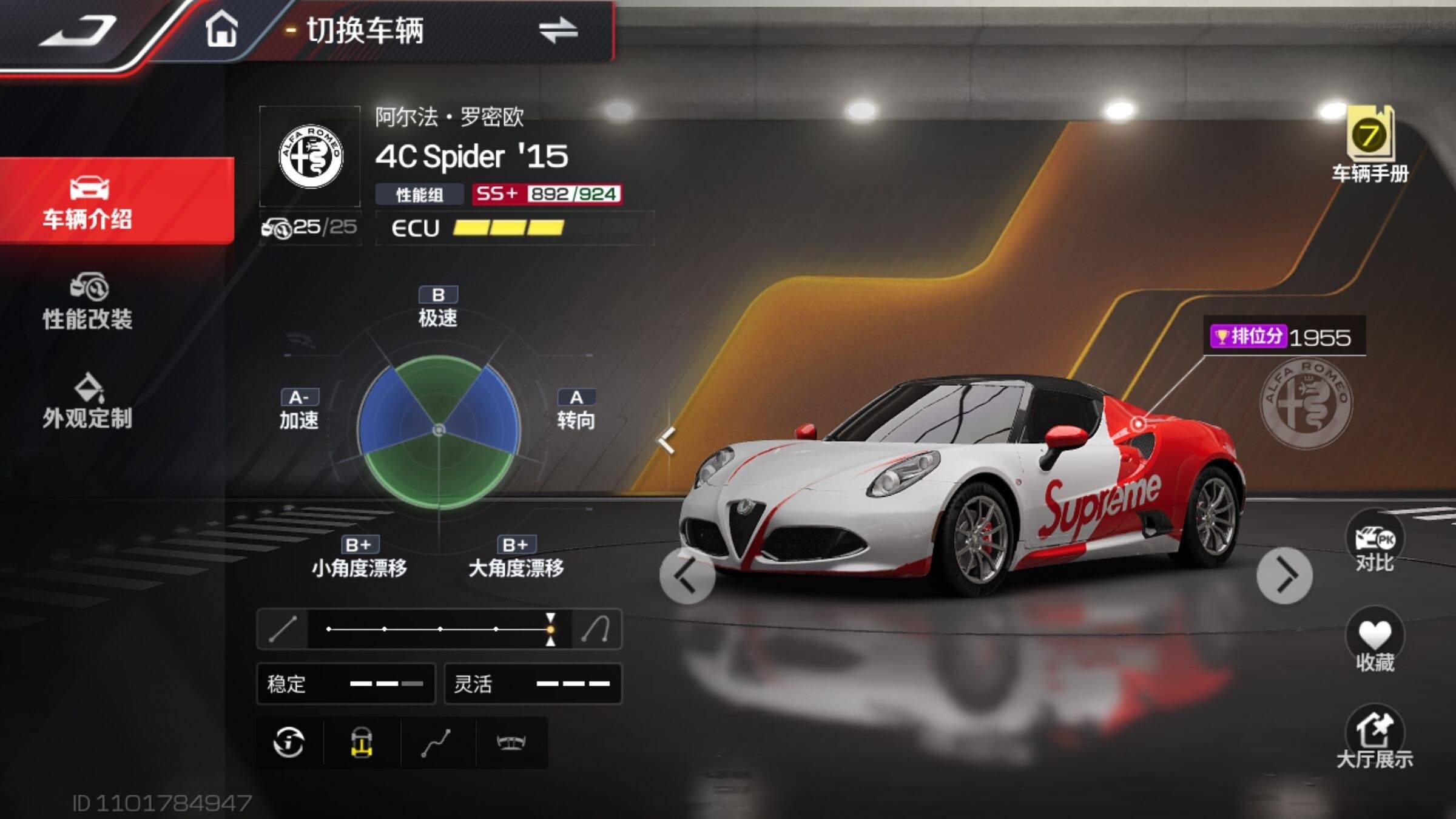This screenshot has height=819, width=1456.
Task: Open the 车辆手册 vehicle handbook
Action: tap(1370, 146)
